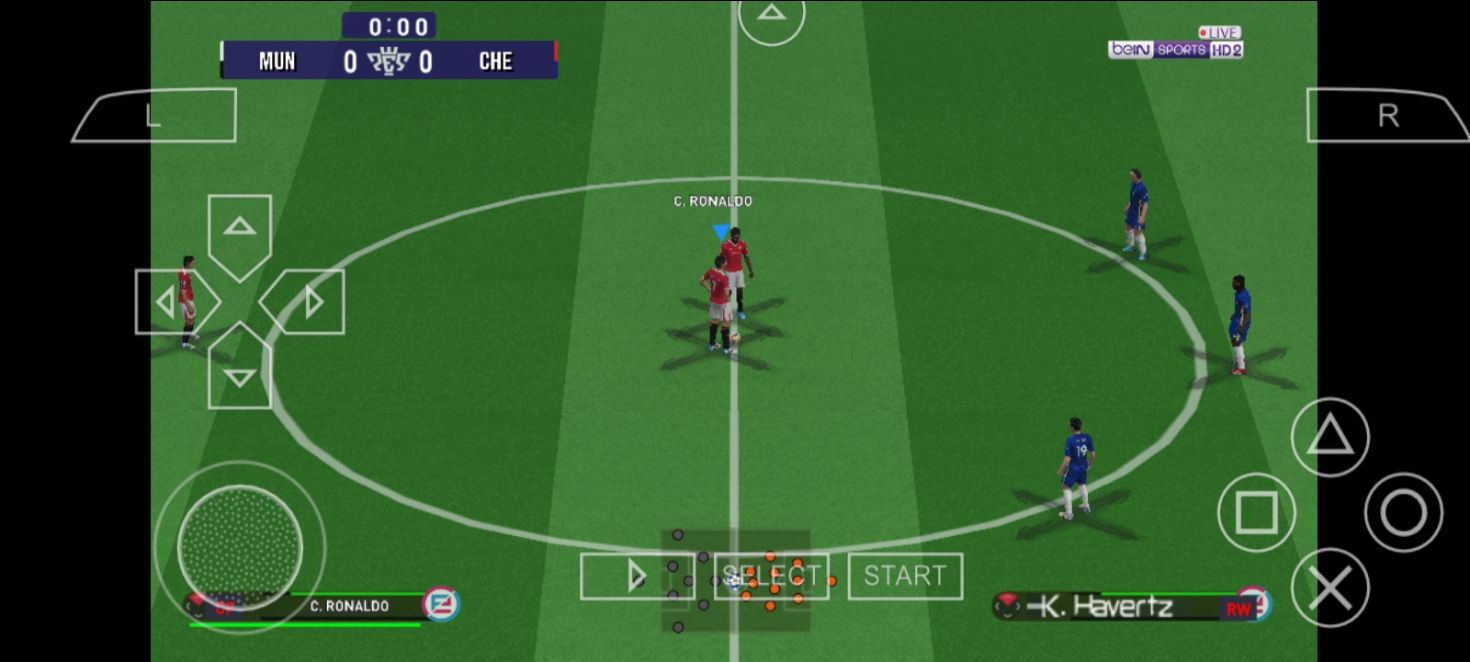
Task: Tap the R shoulder button
Action: point(1386,116)
